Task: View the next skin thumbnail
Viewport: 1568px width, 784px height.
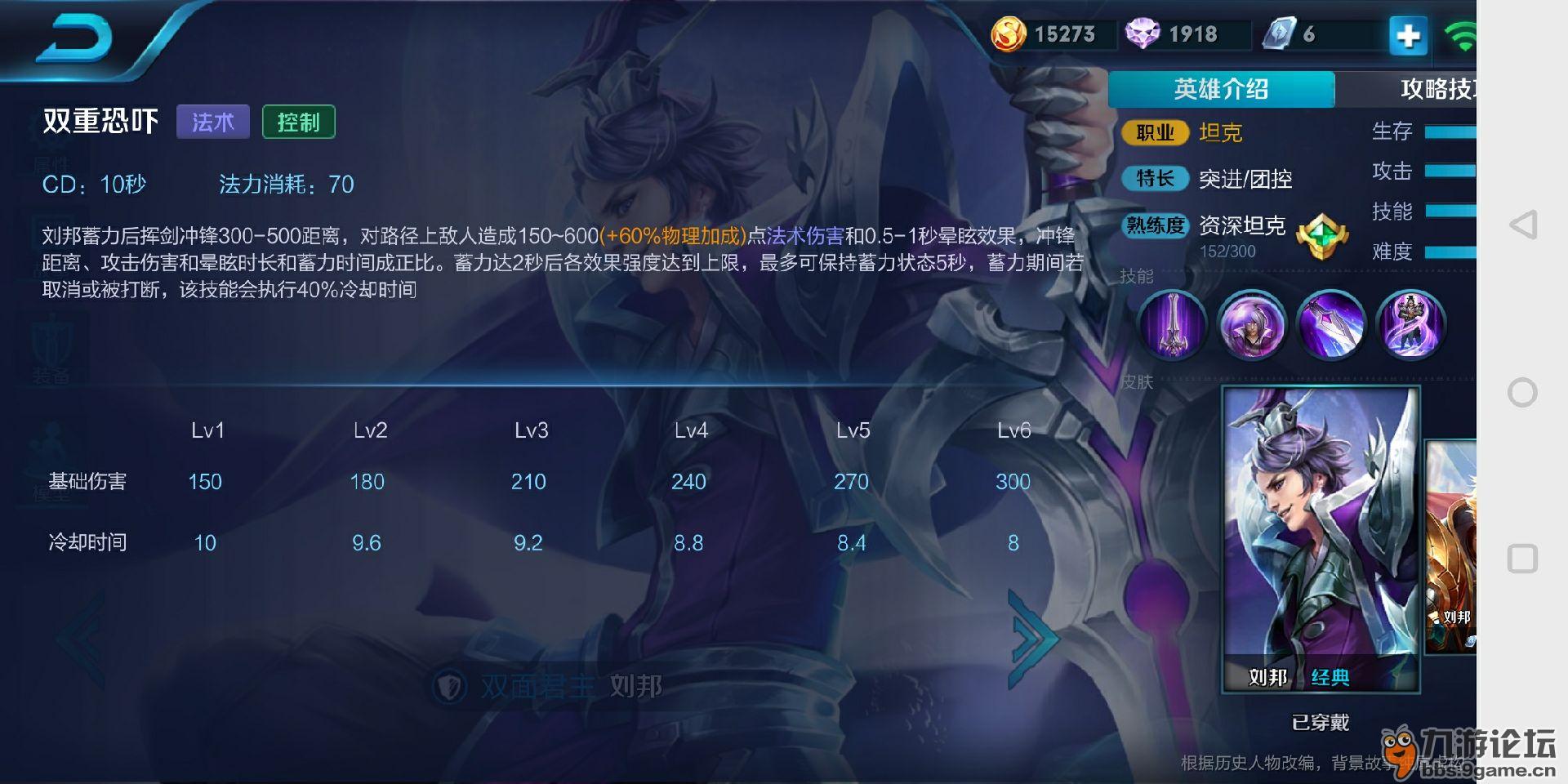Action: (x=1451, y=547)
